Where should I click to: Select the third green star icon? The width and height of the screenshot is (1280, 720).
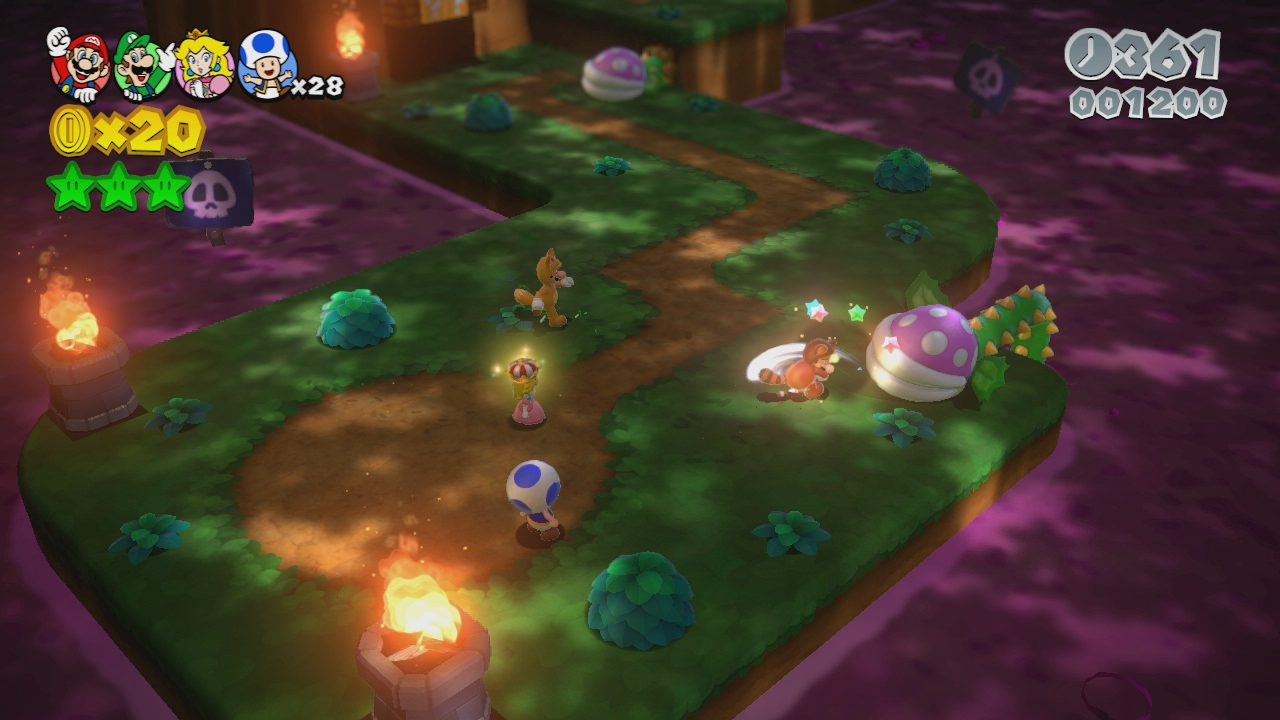(165, 187)
